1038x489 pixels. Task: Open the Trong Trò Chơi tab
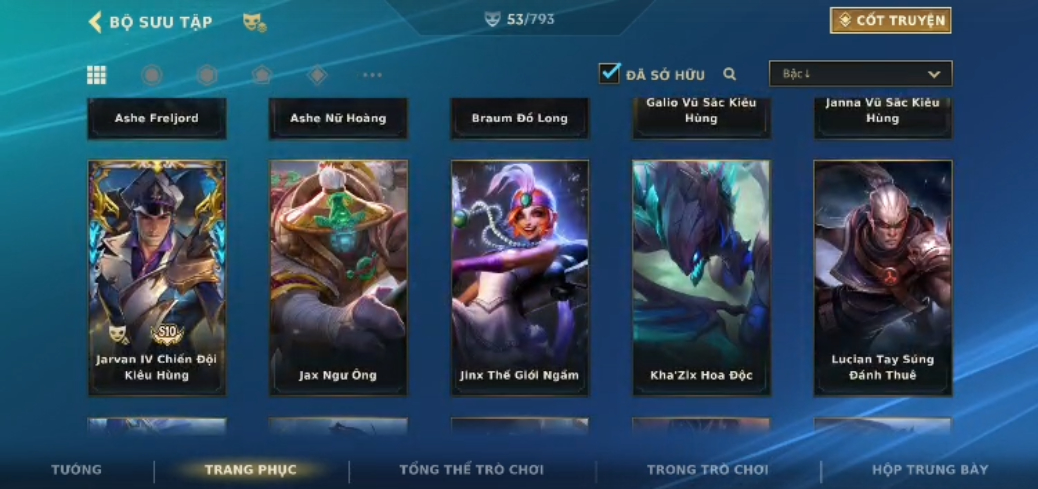click(x=707, y=469)
